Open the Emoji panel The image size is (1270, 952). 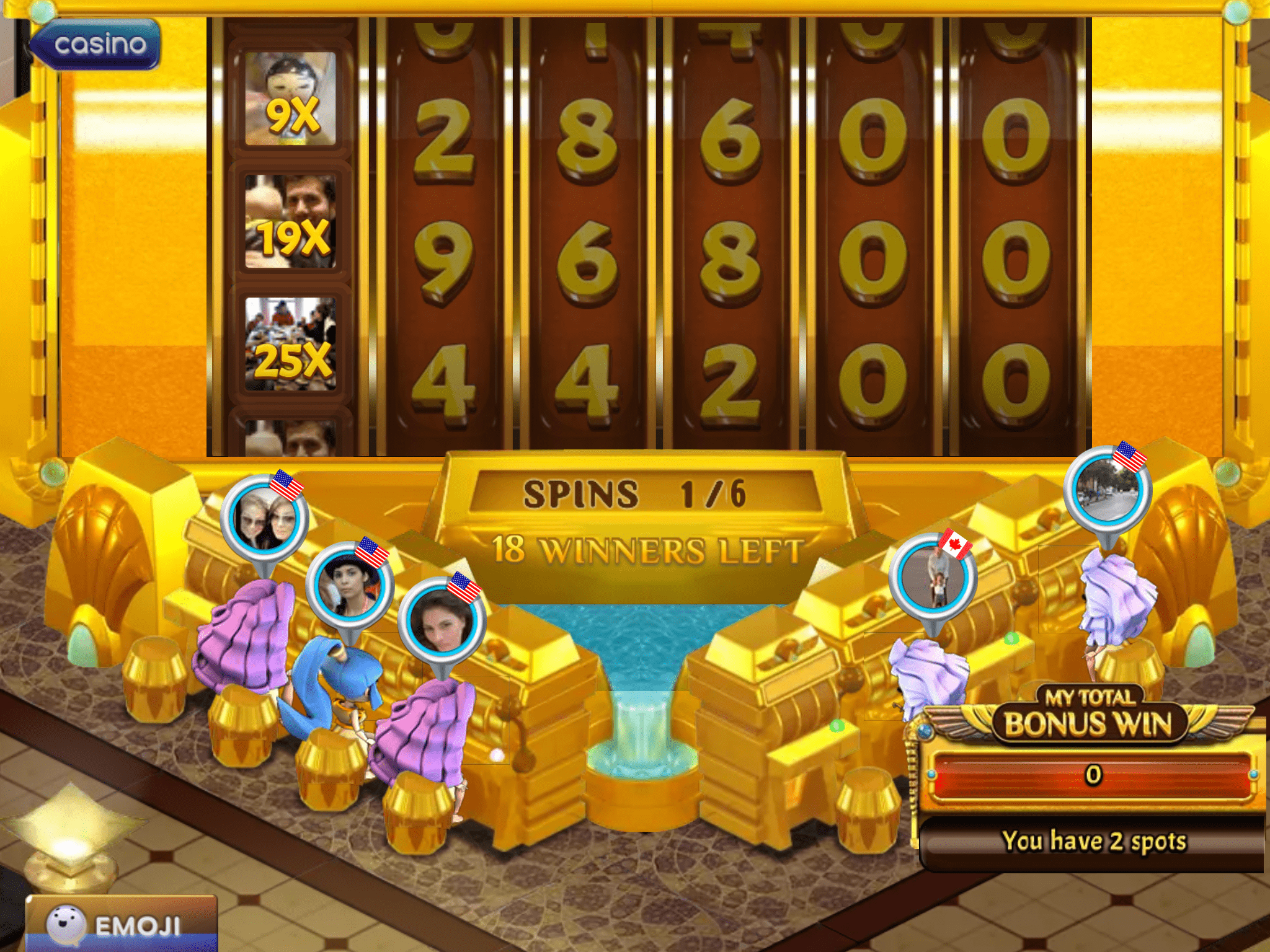(x=122, y=924)
